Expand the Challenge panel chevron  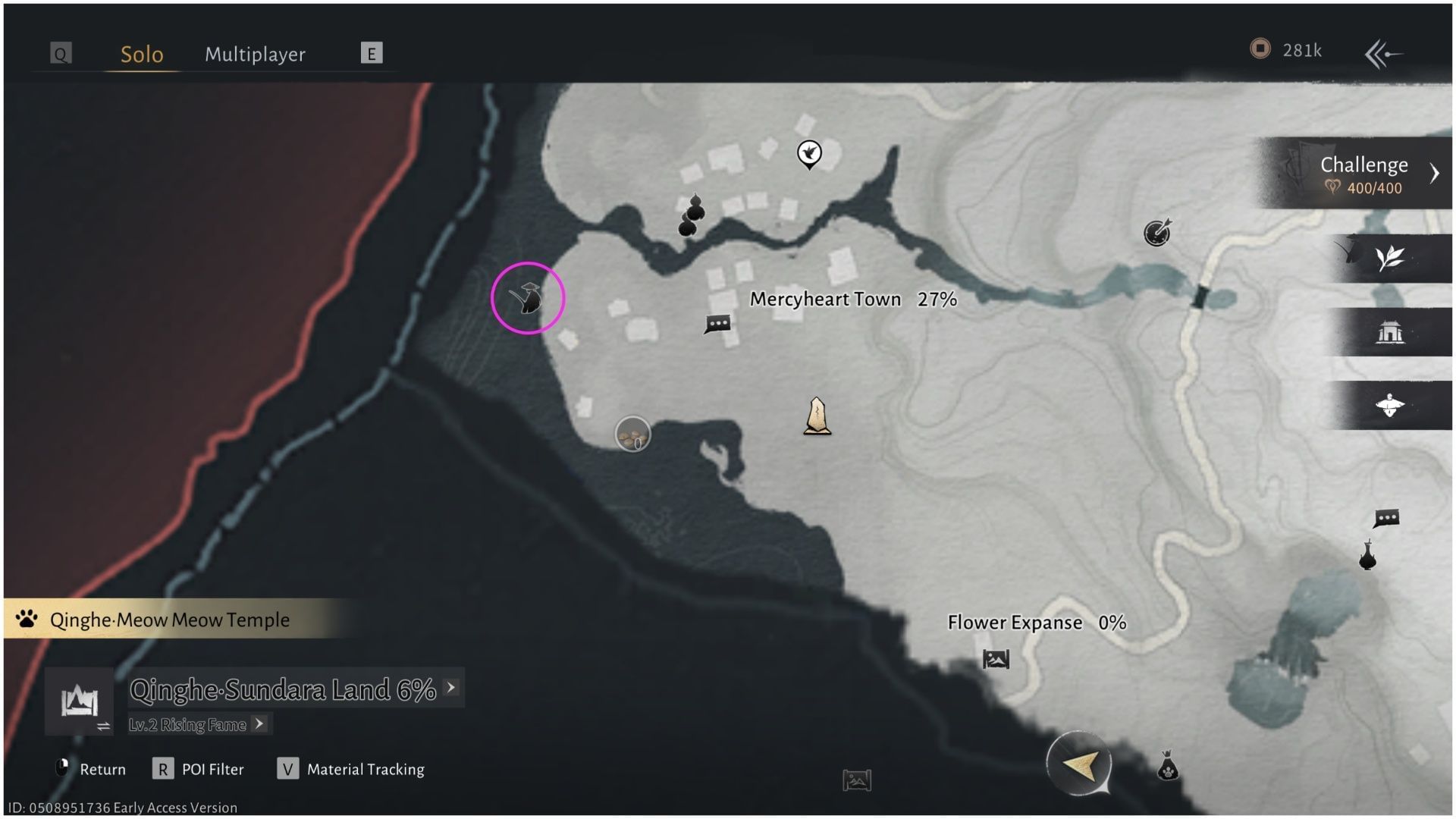coord(1435,173)
